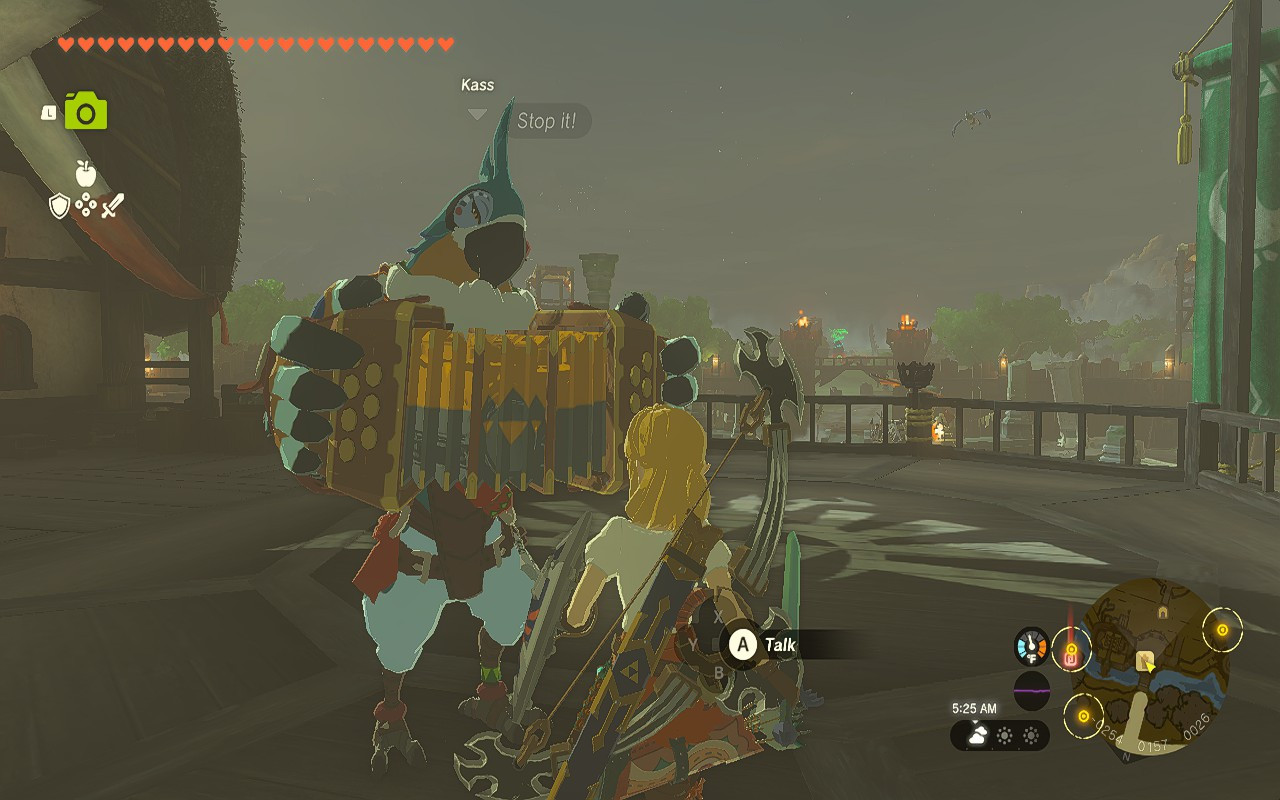This screenshot has width=1280, height=800.
Task: Click the d-pad indicator between shield and sword
Action: (x=86, y=205)
